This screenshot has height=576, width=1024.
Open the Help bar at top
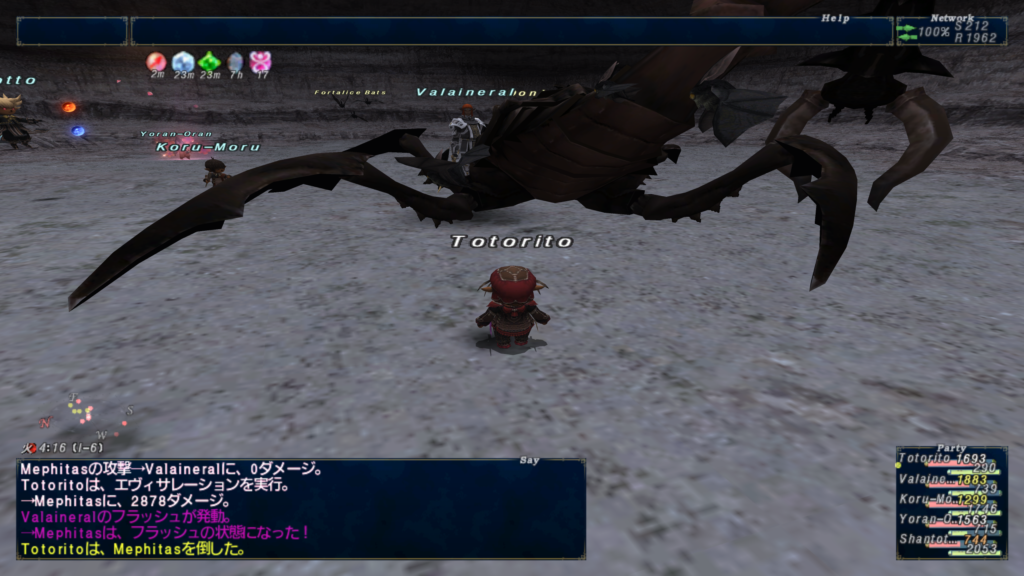(x=511, y=31)
